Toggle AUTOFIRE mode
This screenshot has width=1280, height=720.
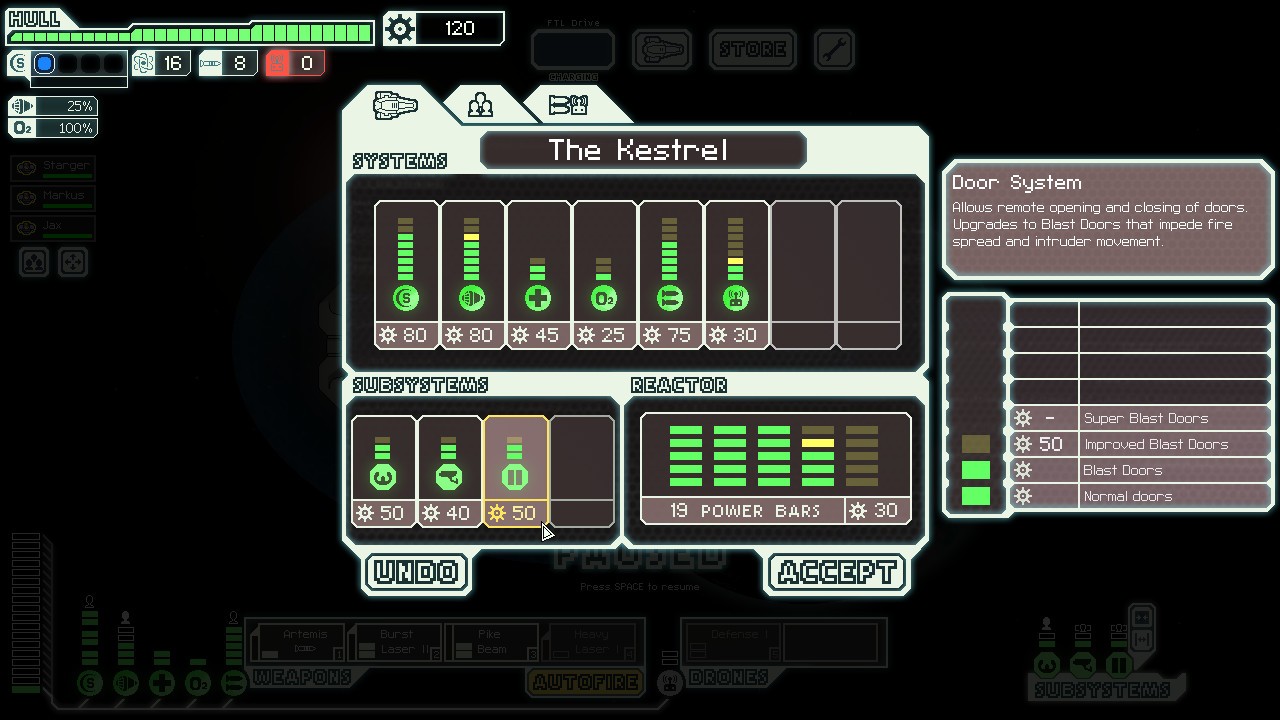[x=585, y=680]
